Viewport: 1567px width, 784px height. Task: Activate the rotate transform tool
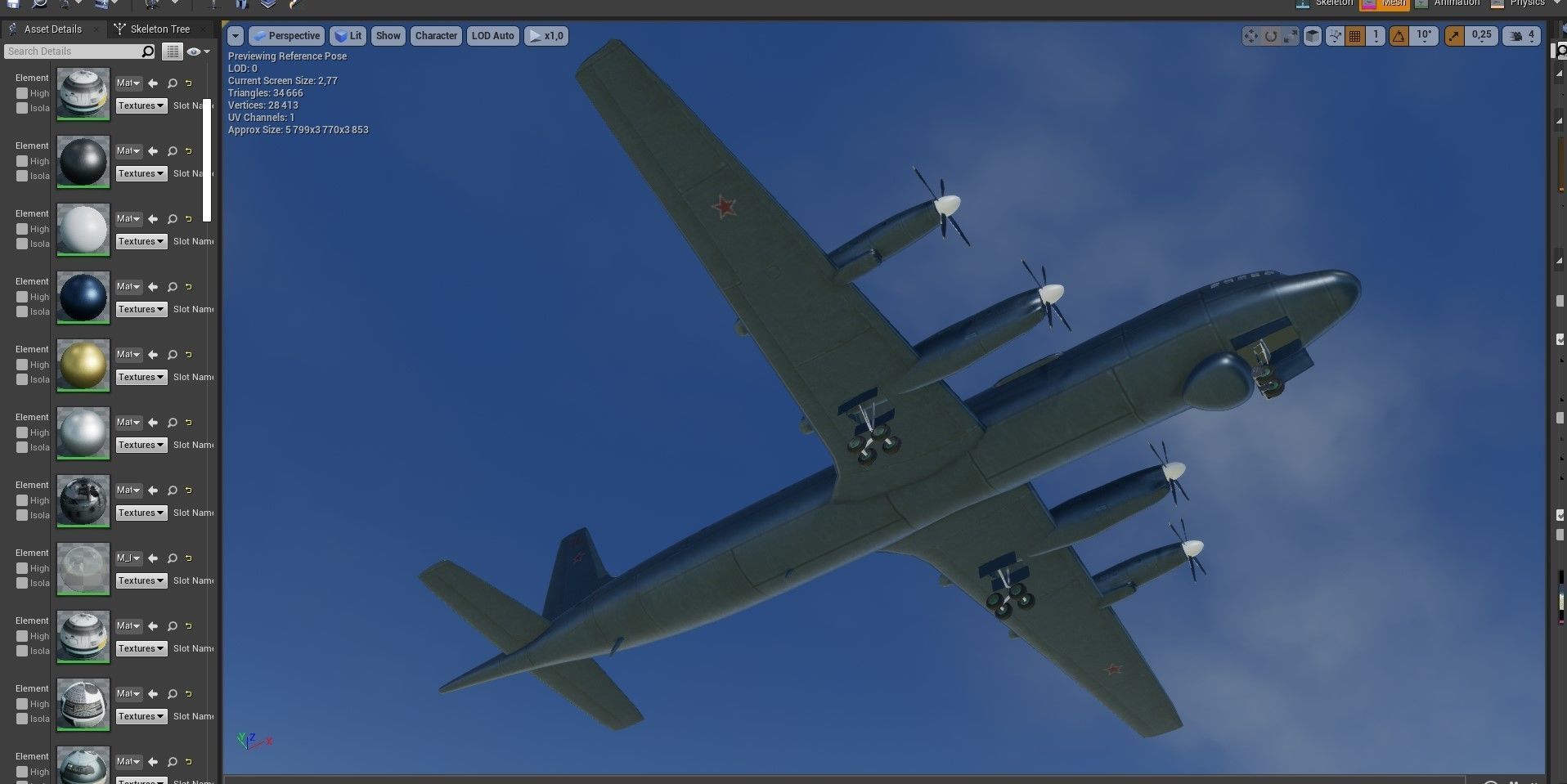pyautogui.click(x=1269, y=35)
